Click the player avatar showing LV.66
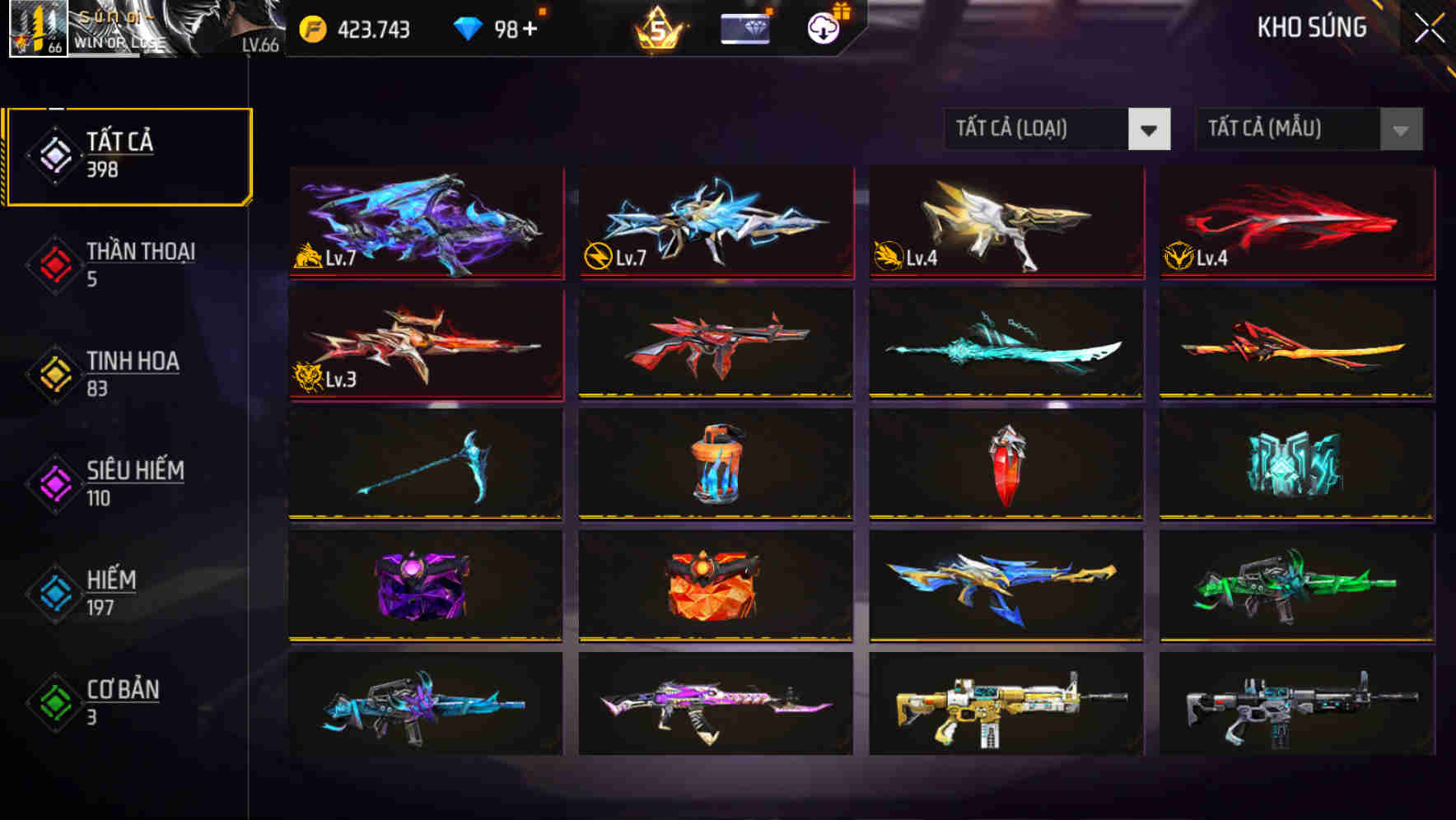This screenshot has height=820, width=1456. coord(37,27)
